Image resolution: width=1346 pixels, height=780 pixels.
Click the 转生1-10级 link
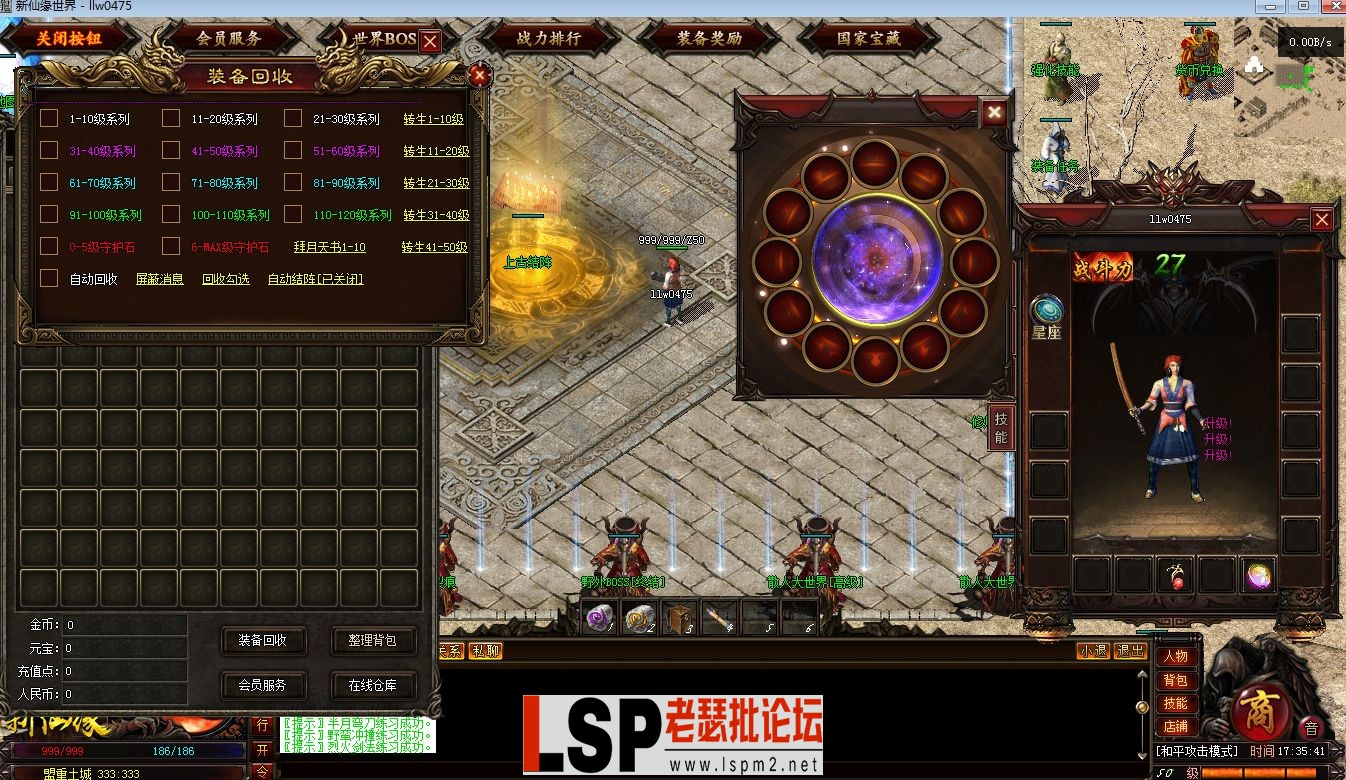click(x=433, y=118)
